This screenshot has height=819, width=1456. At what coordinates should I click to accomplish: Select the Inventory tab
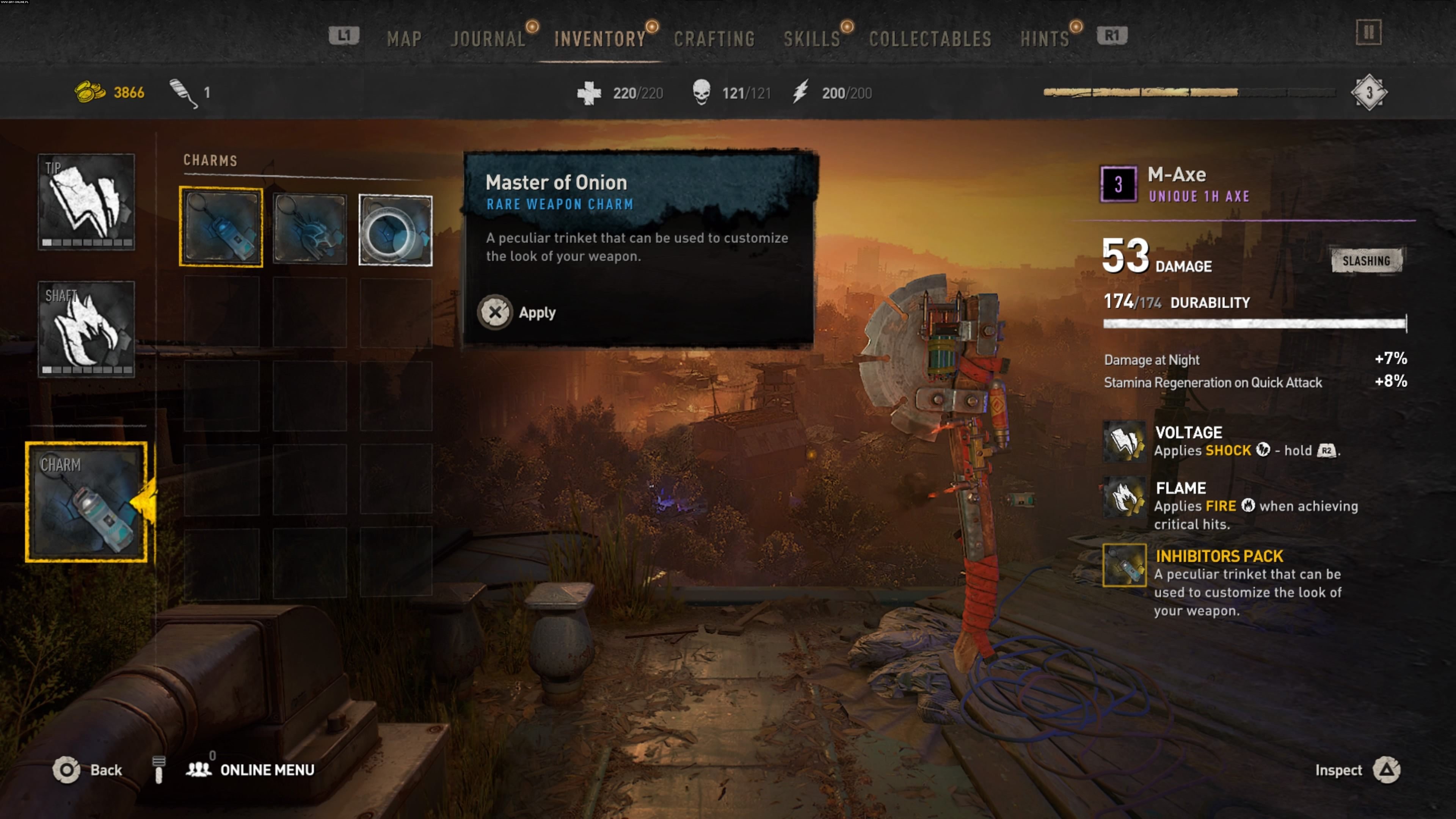click(600, 38)
